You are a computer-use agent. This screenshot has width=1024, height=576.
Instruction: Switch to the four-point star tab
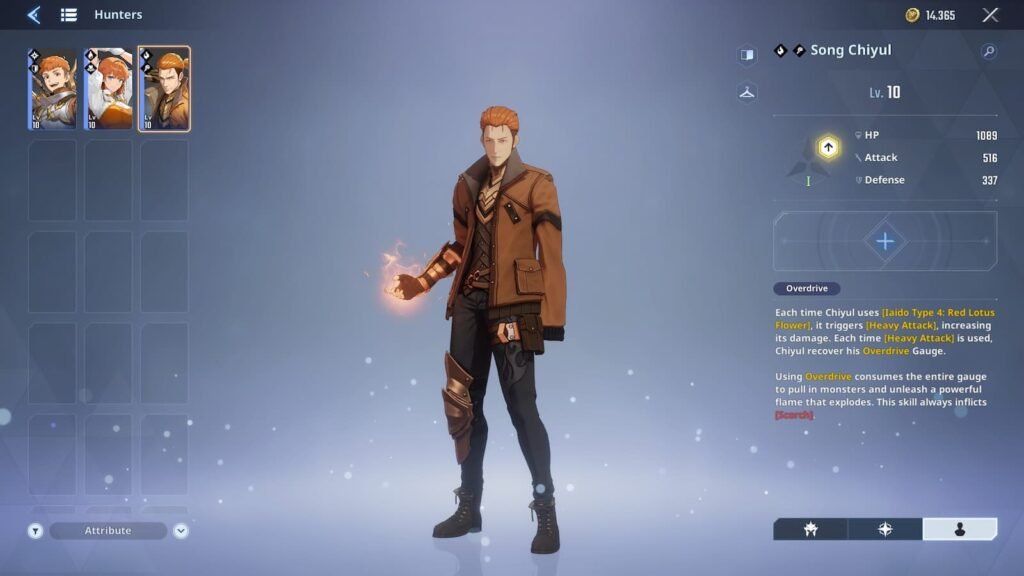(885, 529)
